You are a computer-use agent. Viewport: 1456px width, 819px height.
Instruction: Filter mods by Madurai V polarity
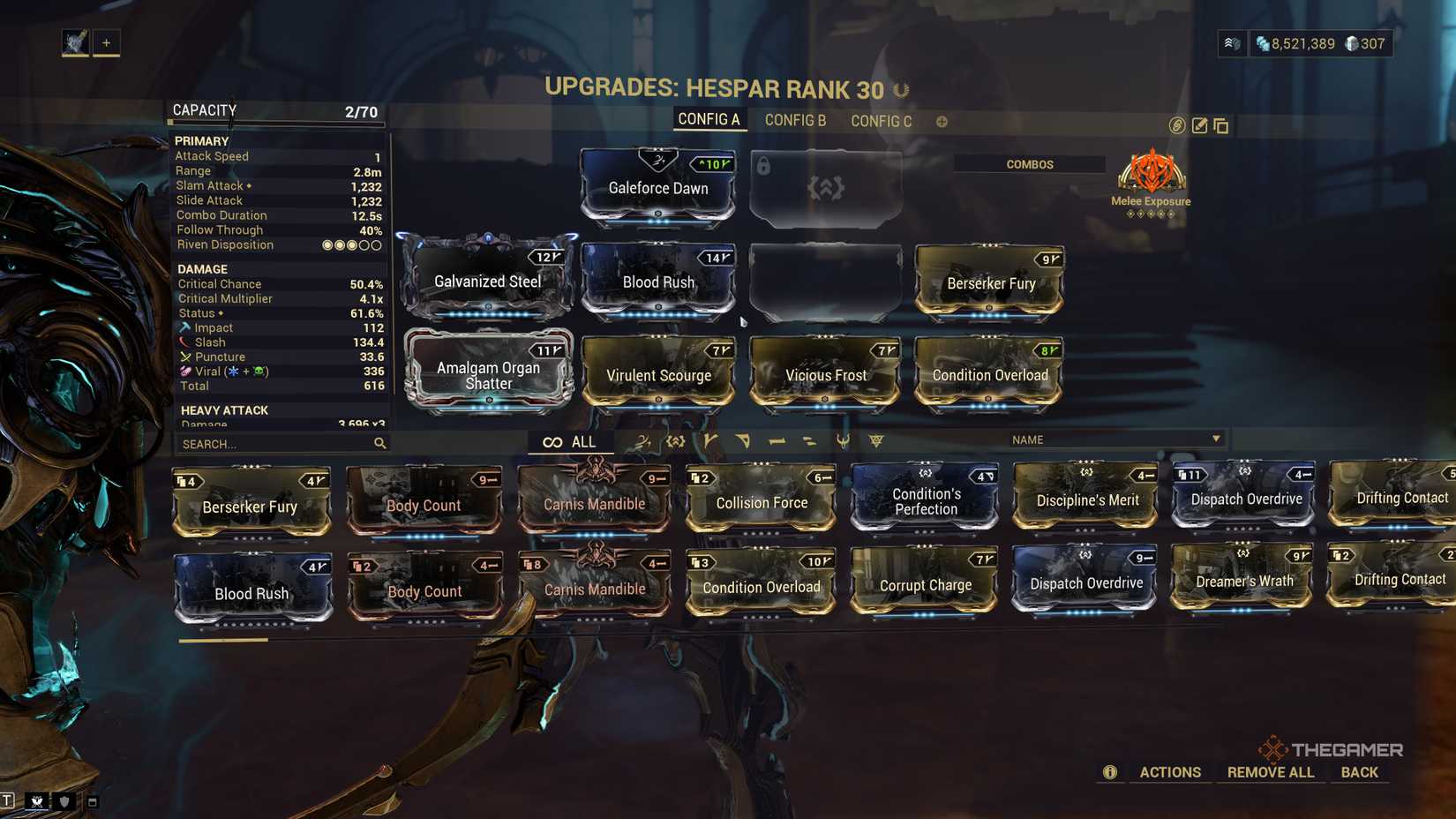pyautogui.click(x=710, y=440)
